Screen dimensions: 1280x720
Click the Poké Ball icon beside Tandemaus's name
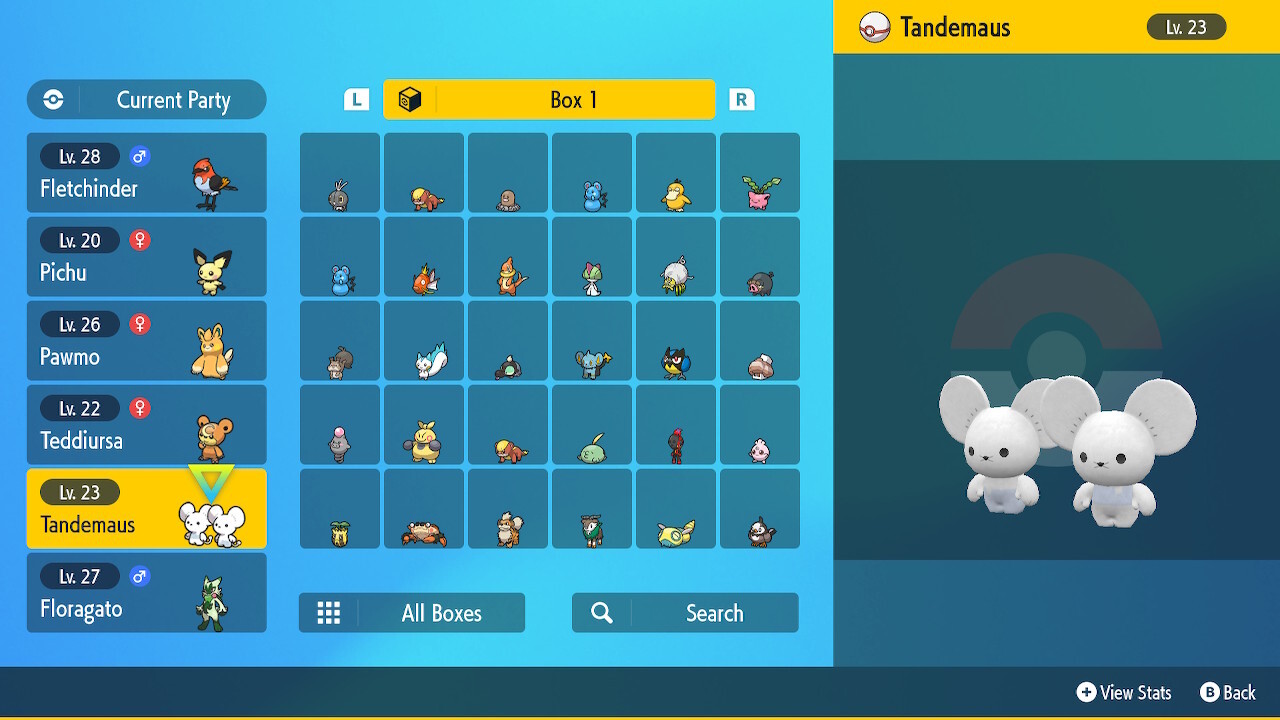[x=872, y=27]
